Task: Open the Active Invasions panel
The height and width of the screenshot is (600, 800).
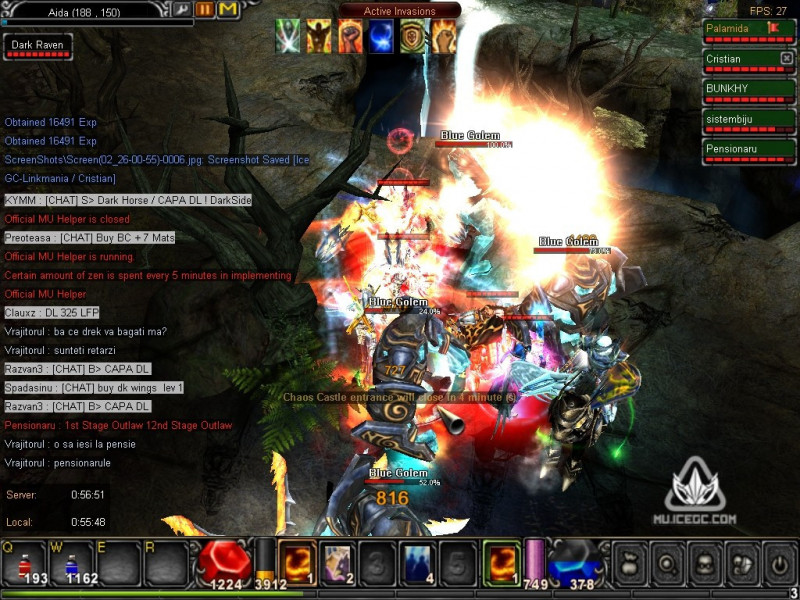Action: tap(400, 10)
